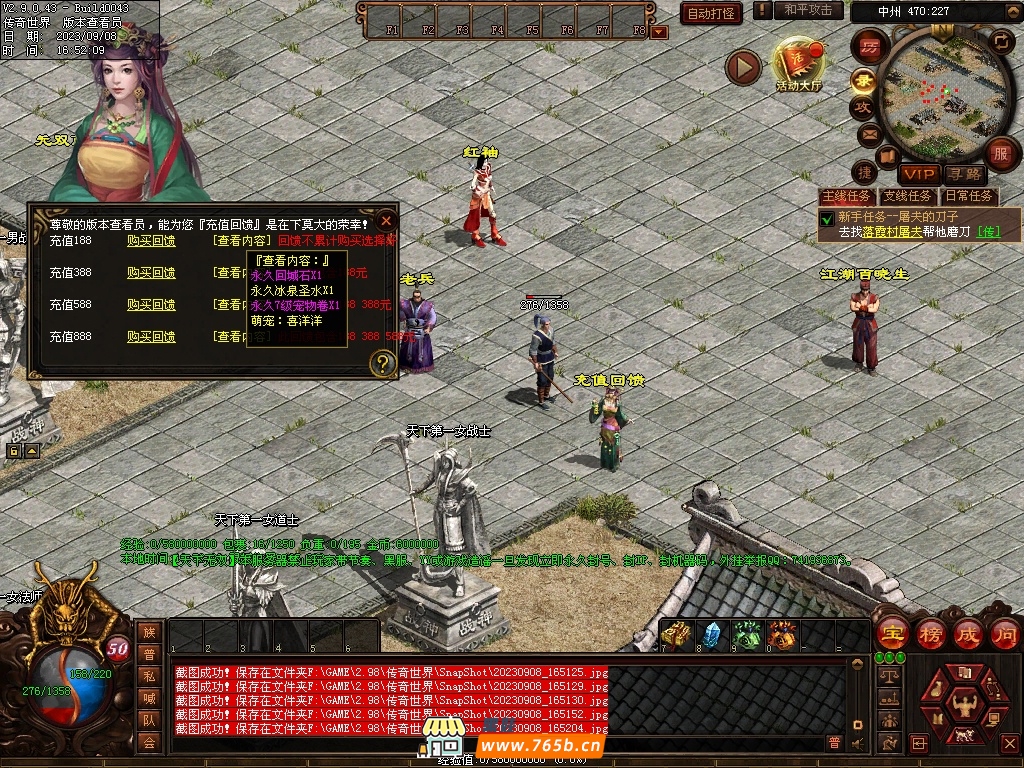Close the 充值回馈 dialog window
This screenshot has width=1024, height=768.
point(386,220)
